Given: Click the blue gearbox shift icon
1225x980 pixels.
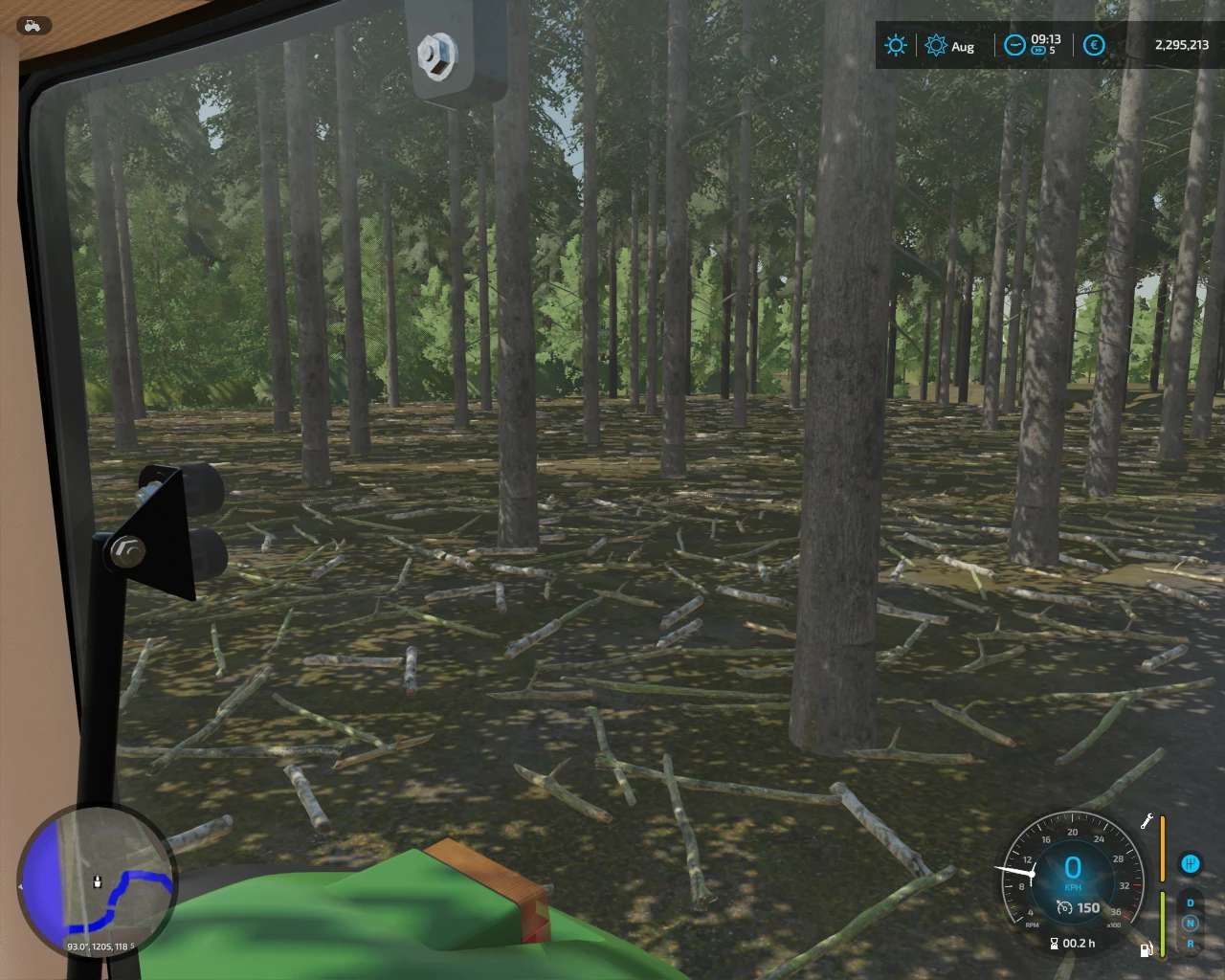Looking at the screenshot, I should click(x=1190, y=863).
